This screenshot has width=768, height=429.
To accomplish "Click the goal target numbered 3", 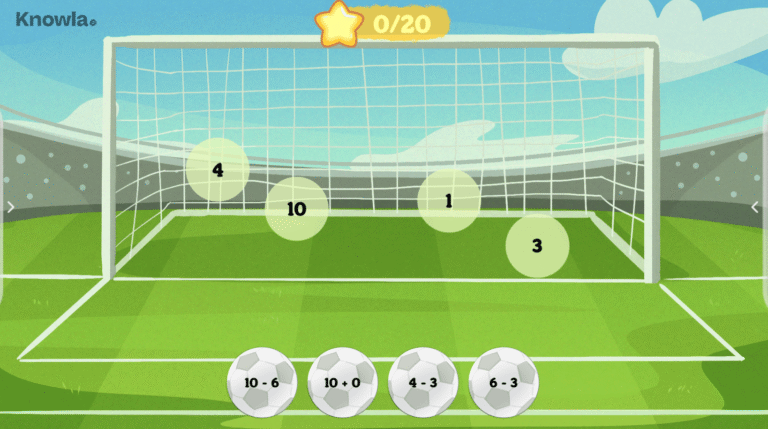I will 537,245.
